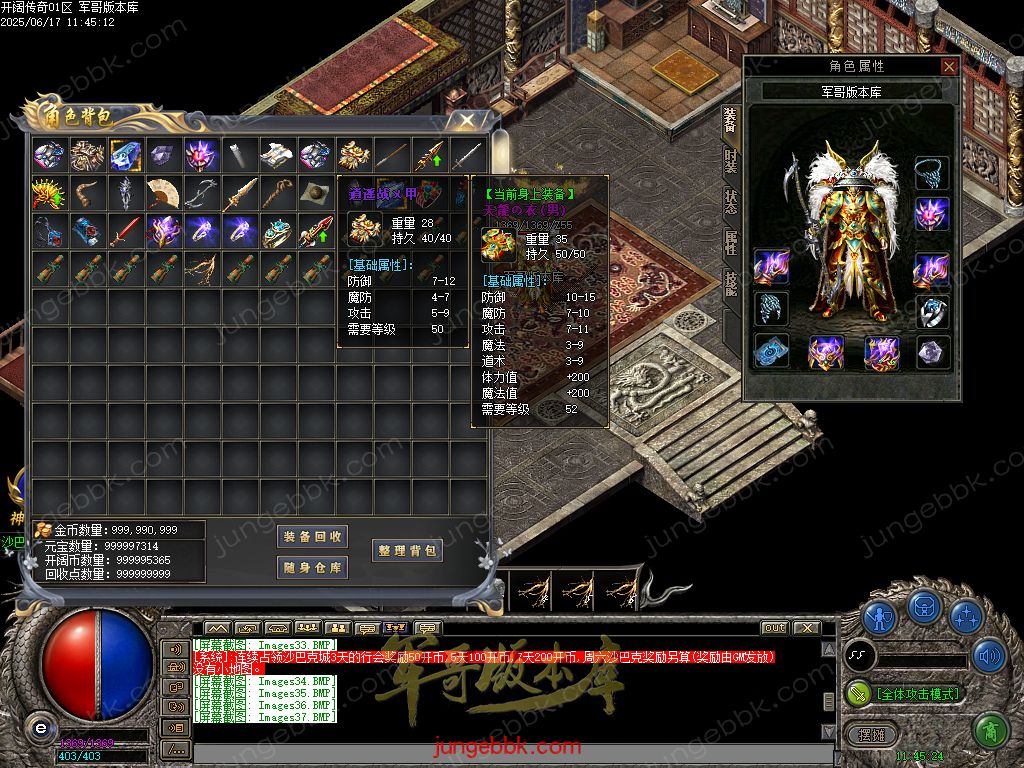Viewport: 1024px width, 768px height.
Task: Sort the bag with 整理背包
Action: [407, 551]
